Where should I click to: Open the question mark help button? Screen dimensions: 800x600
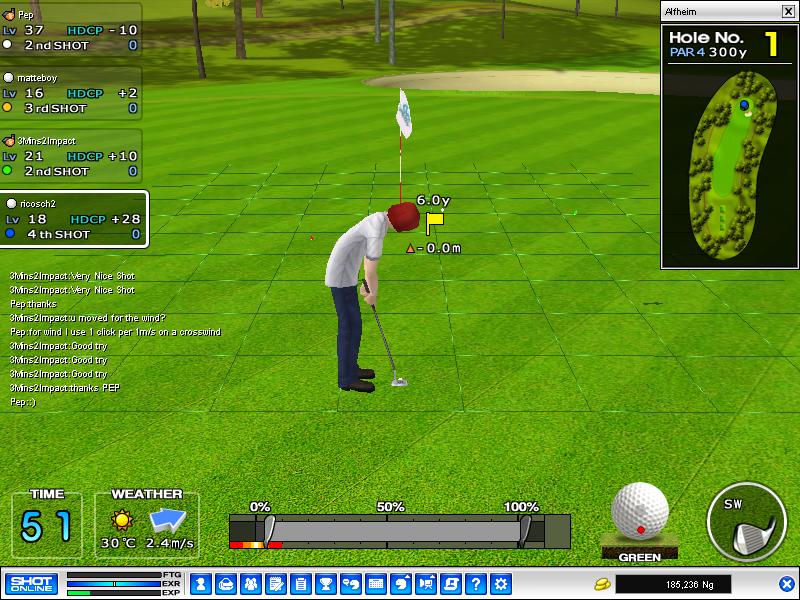point(476,584)
